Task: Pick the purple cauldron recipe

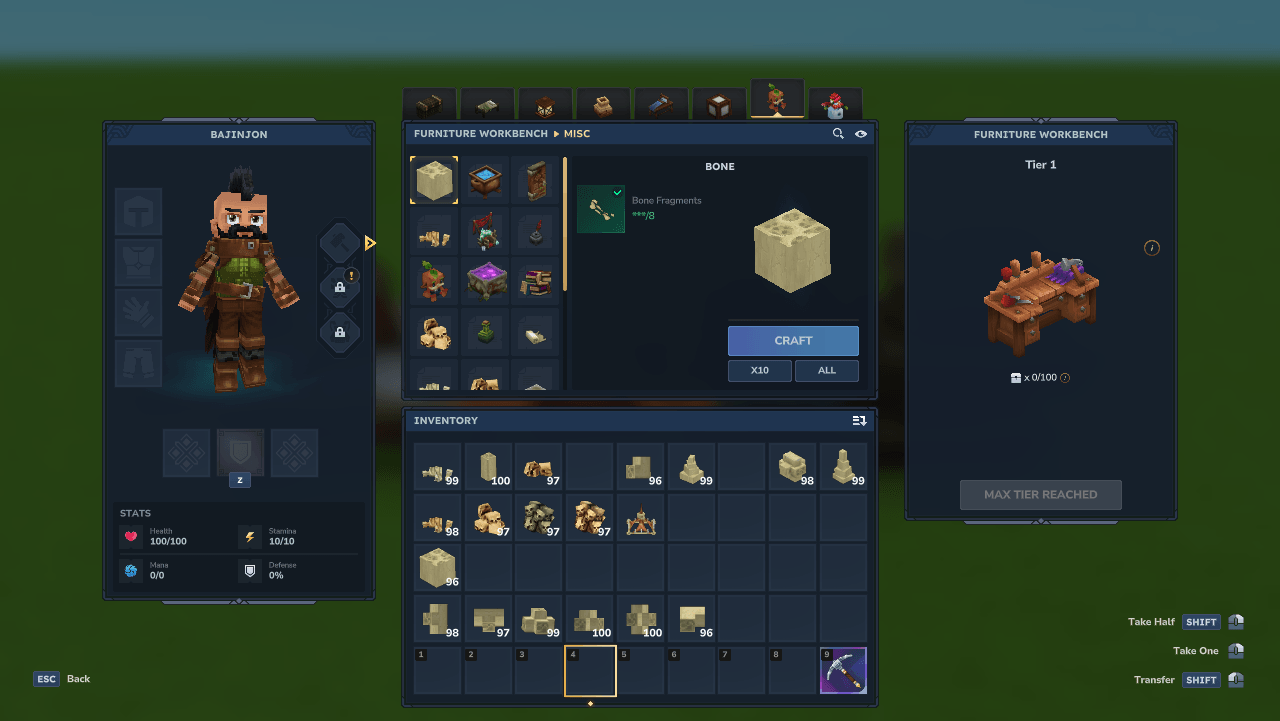Action: click(x=485, y=283)
